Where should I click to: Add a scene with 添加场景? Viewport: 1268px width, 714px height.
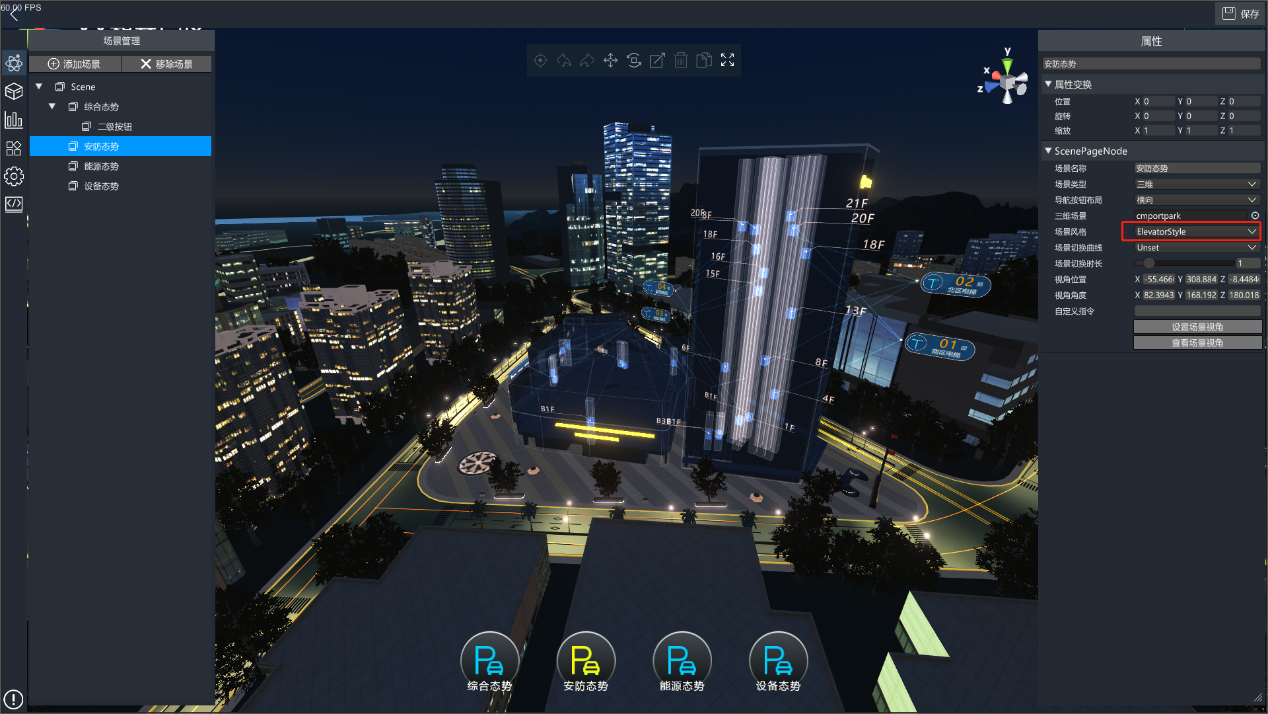coord(75,64)
